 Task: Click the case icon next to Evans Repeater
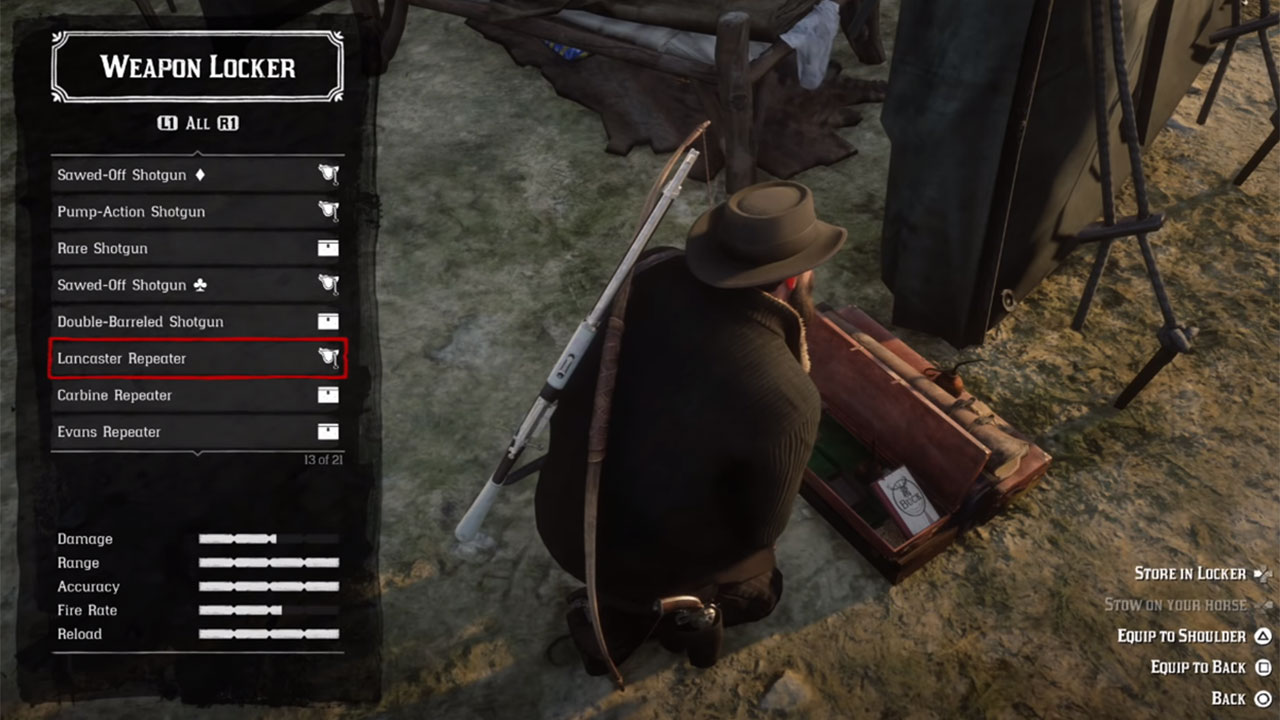pyautogui.click(x=330, y=432)
